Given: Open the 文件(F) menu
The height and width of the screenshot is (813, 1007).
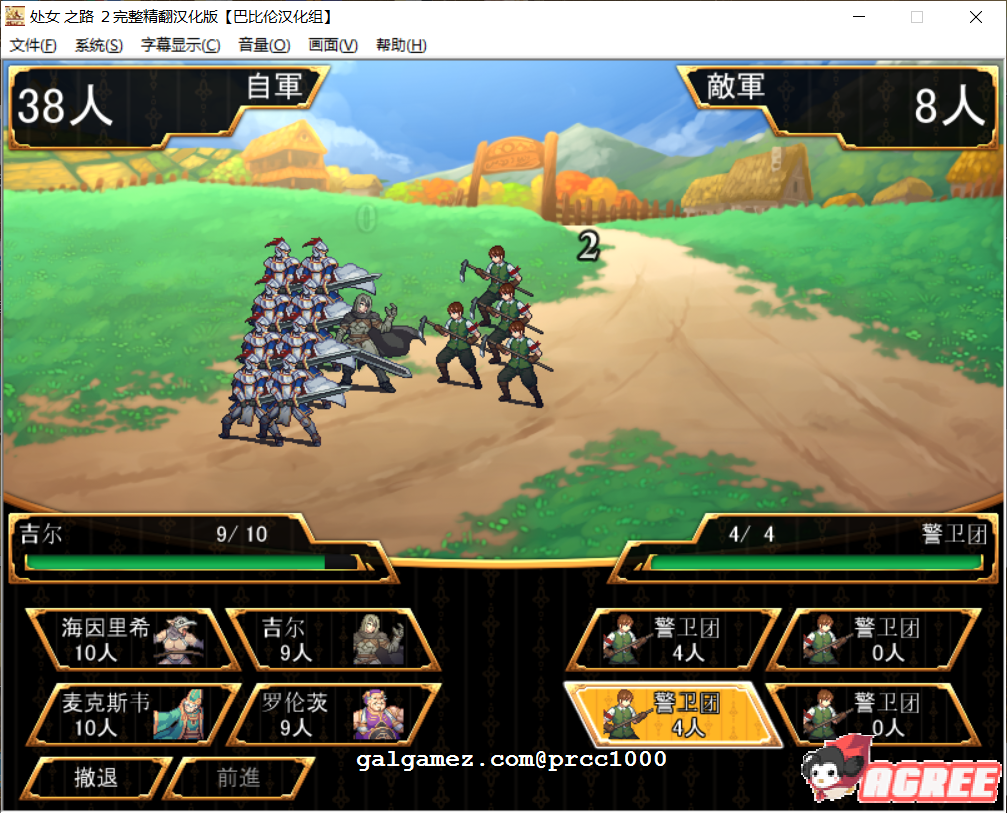Looking at the screenshot, I should 33,45.
